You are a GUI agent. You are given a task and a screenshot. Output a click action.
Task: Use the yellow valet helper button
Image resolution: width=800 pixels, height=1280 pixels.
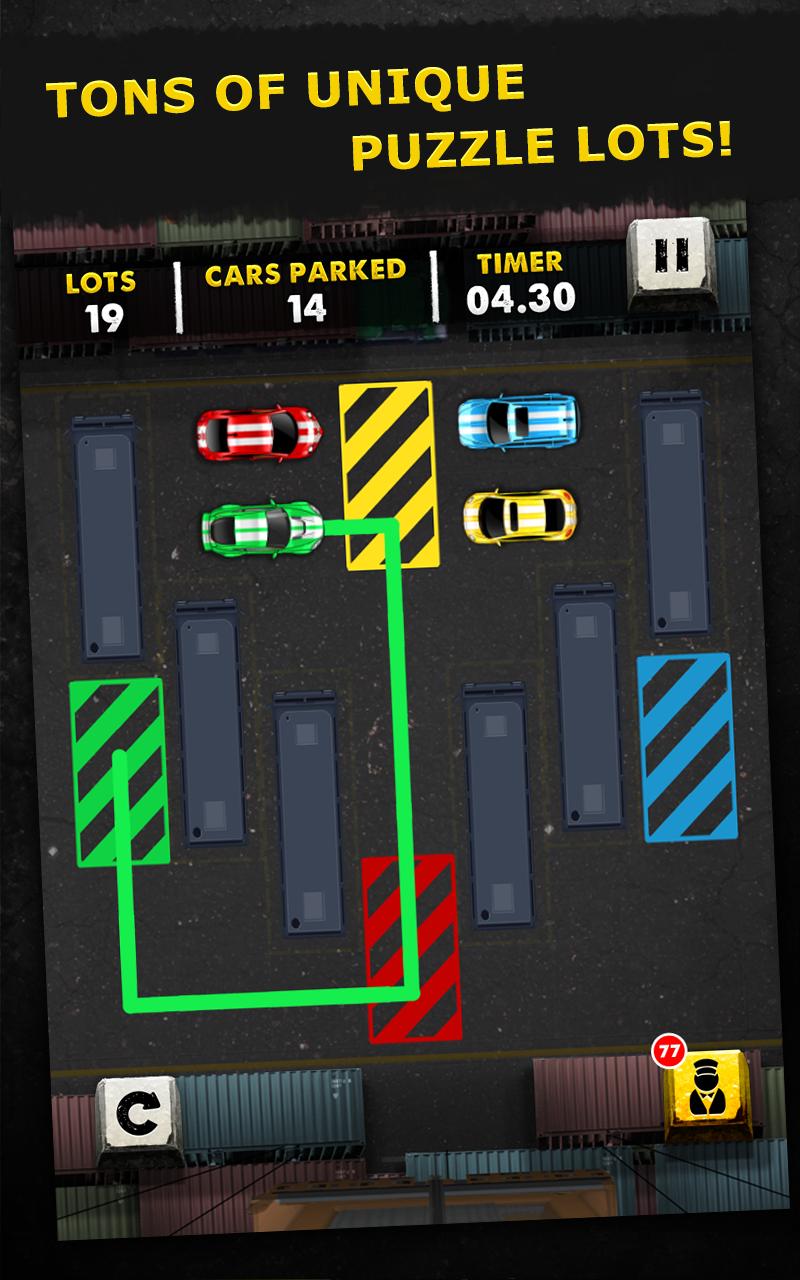[x=706, y=1095]
